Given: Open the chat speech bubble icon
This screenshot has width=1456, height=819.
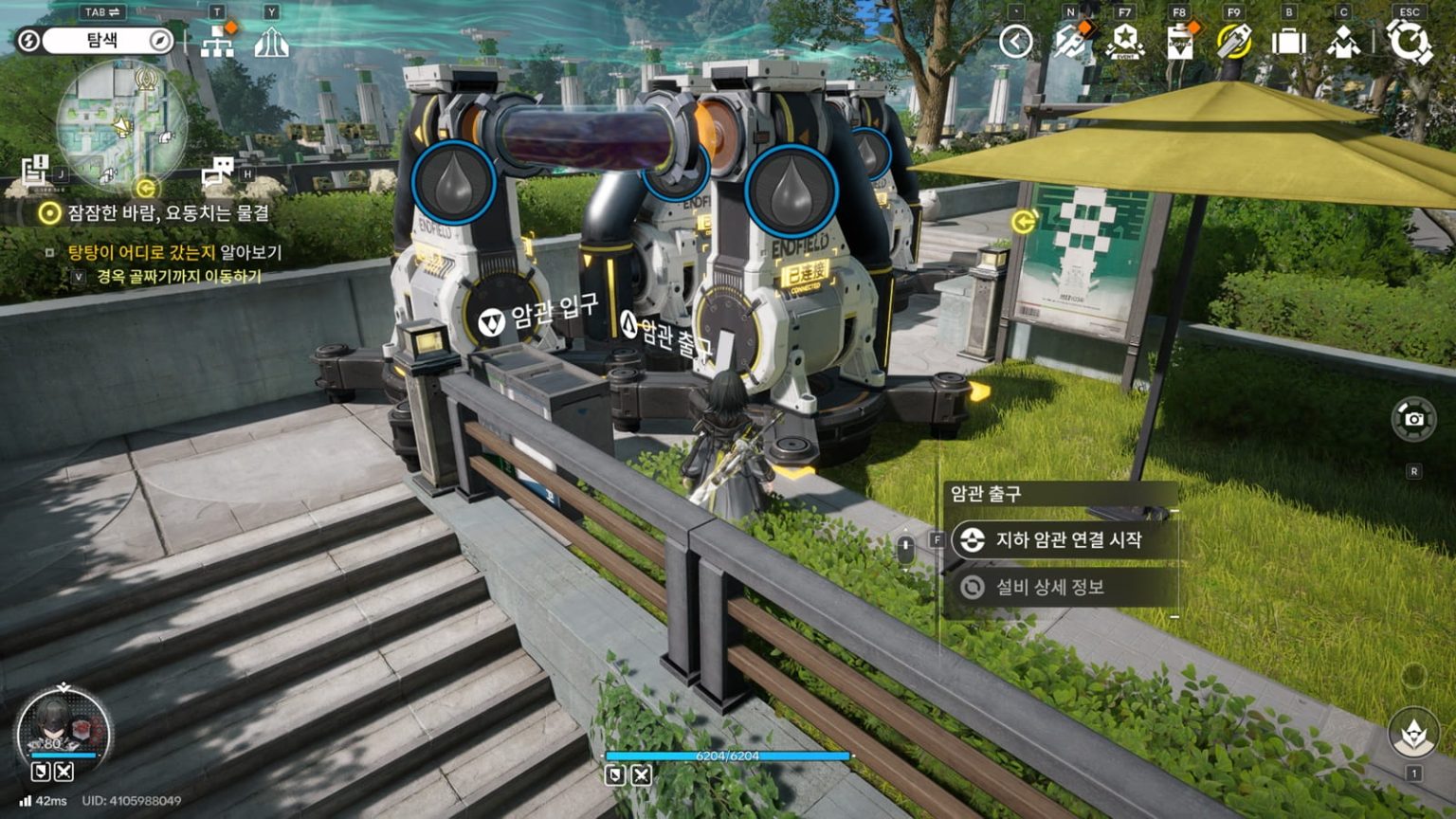Looking at the screenshot, I should point(217,171).
